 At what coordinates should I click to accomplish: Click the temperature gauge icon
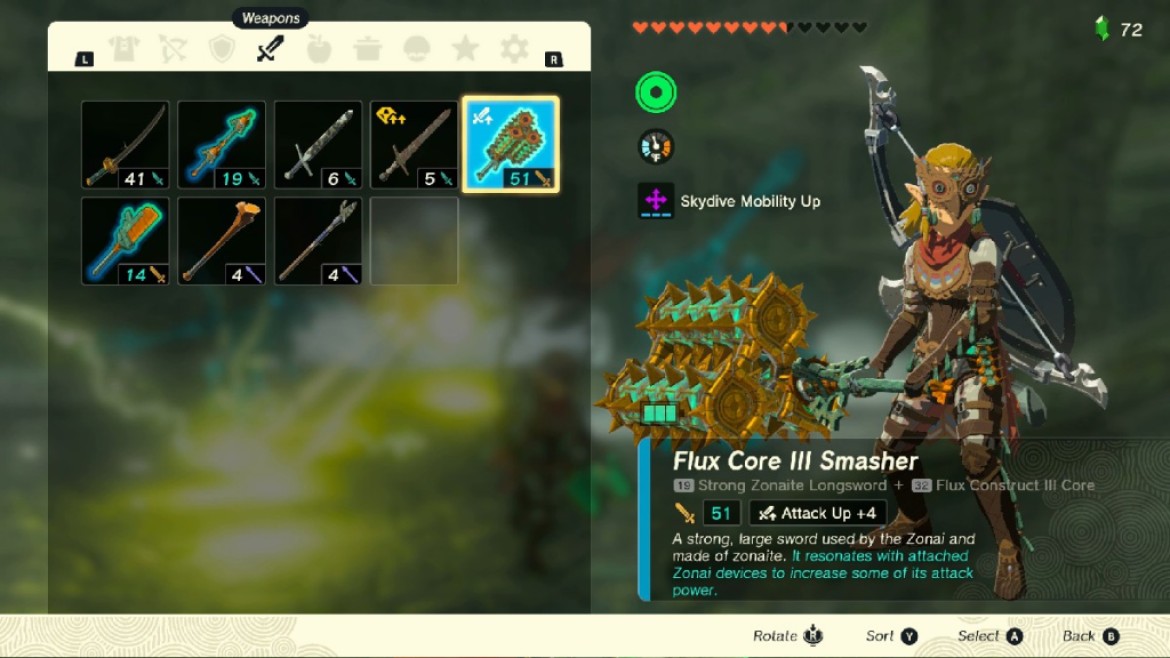tap(656, 147)
